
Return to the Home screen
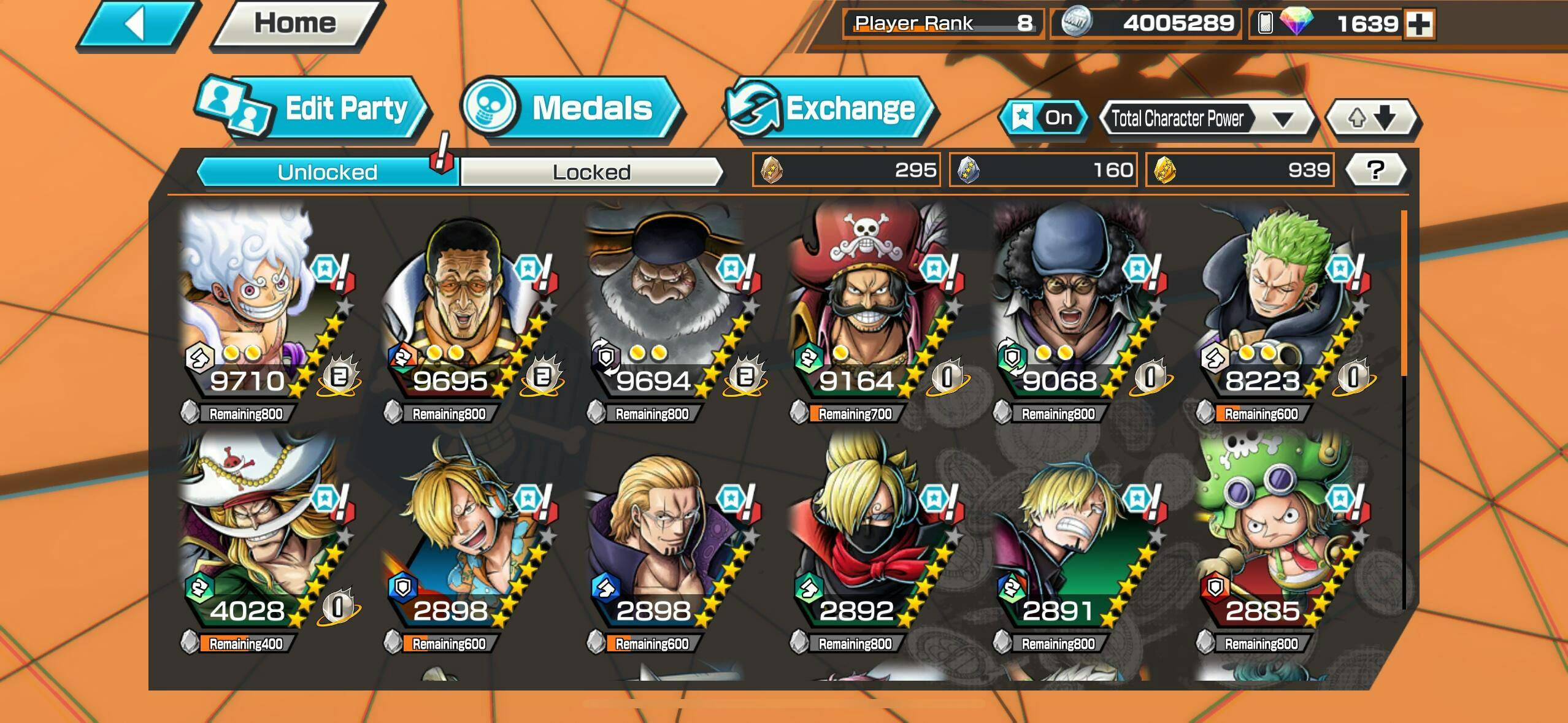tap(296, 25)
